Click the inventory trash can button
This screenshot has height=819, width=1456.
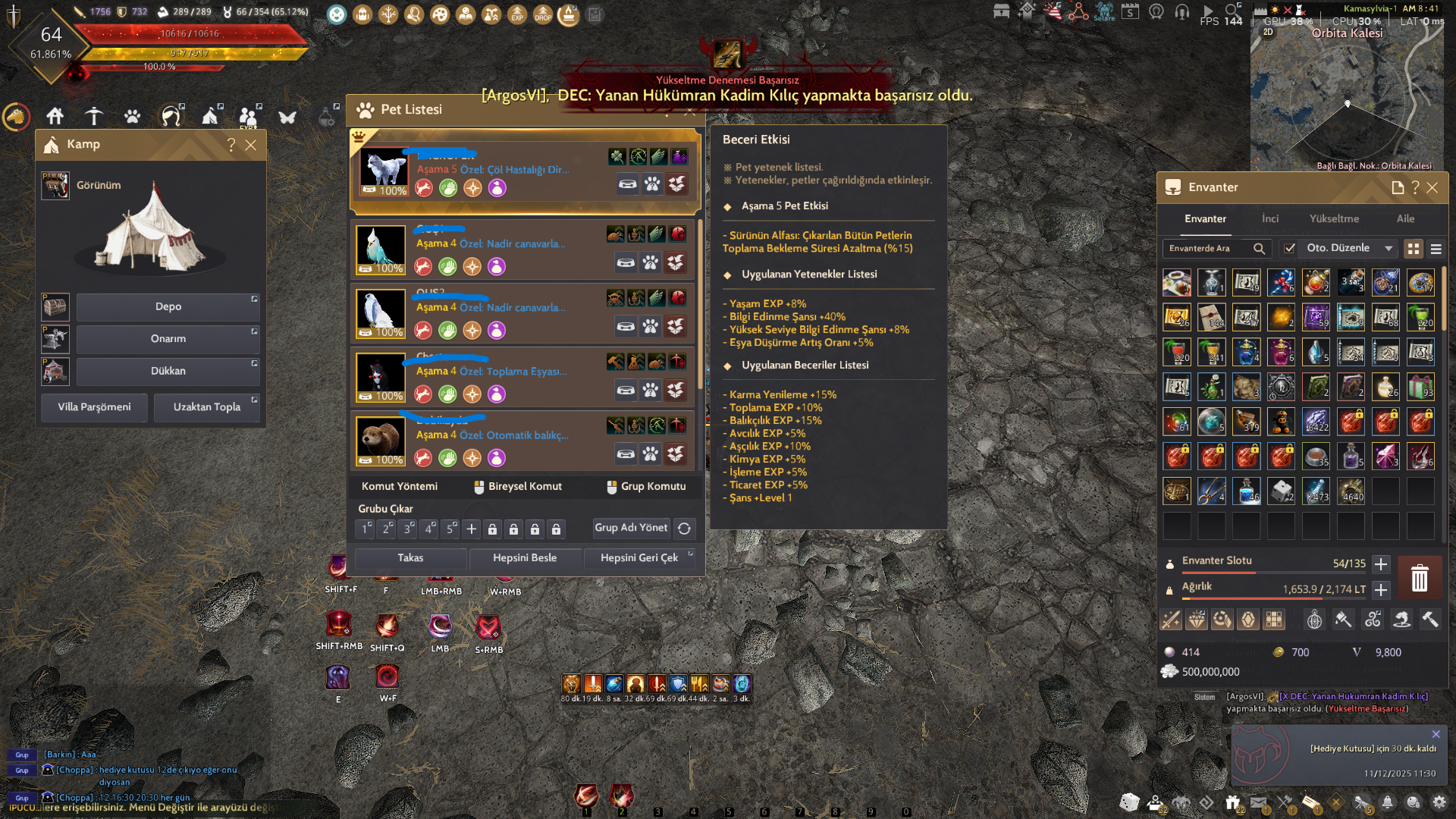(1420, 579)
